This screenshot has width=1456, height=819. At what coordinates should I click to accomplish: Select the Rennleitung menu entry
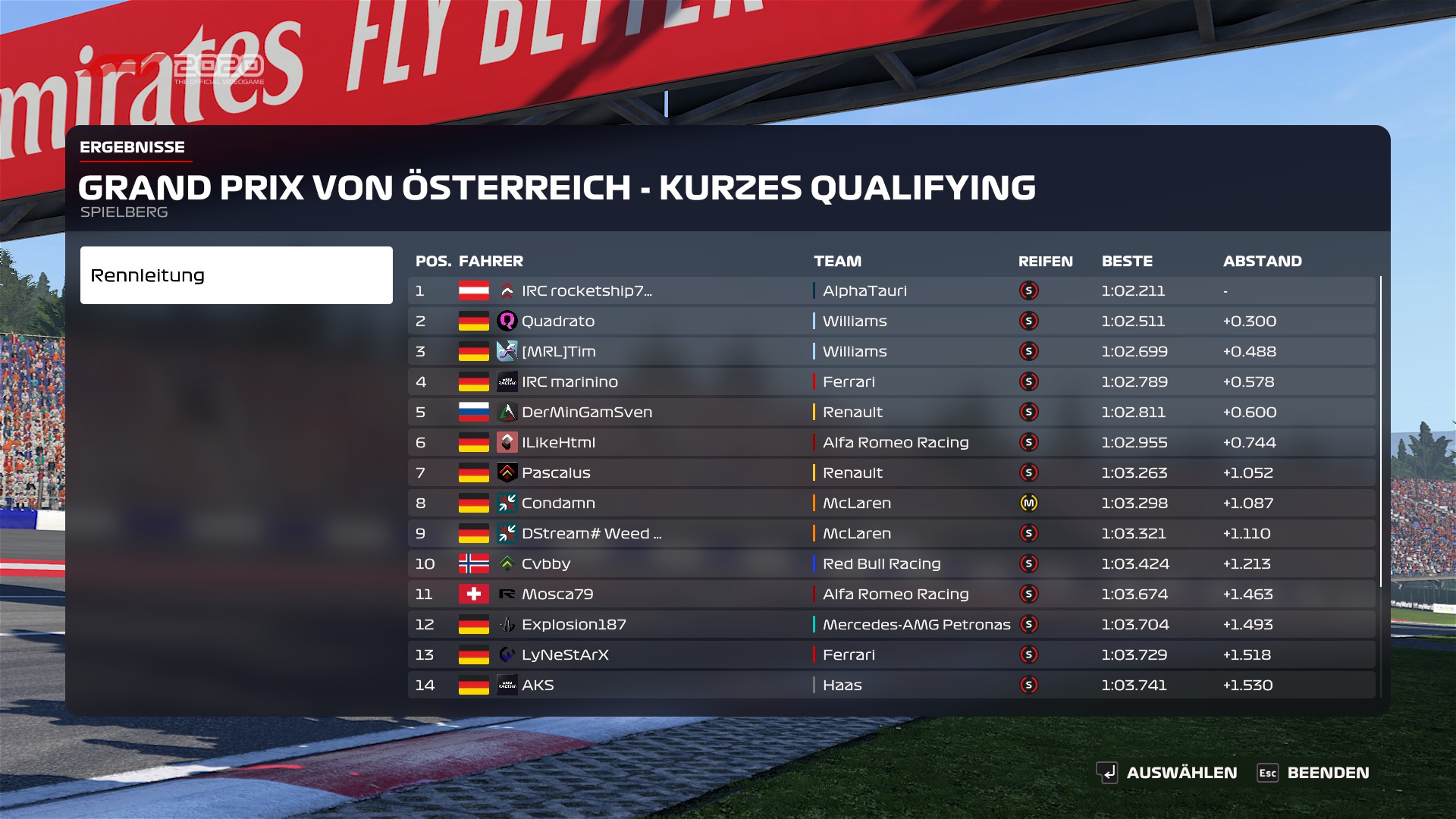[236, 275]
